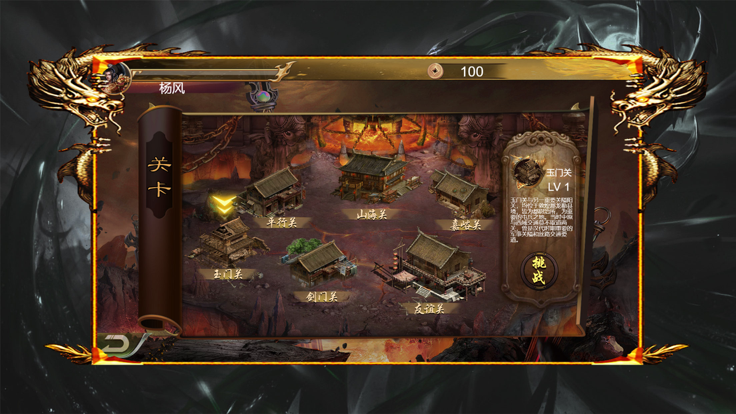Pick the 嘉峪关 stage building

click(458, 190)
